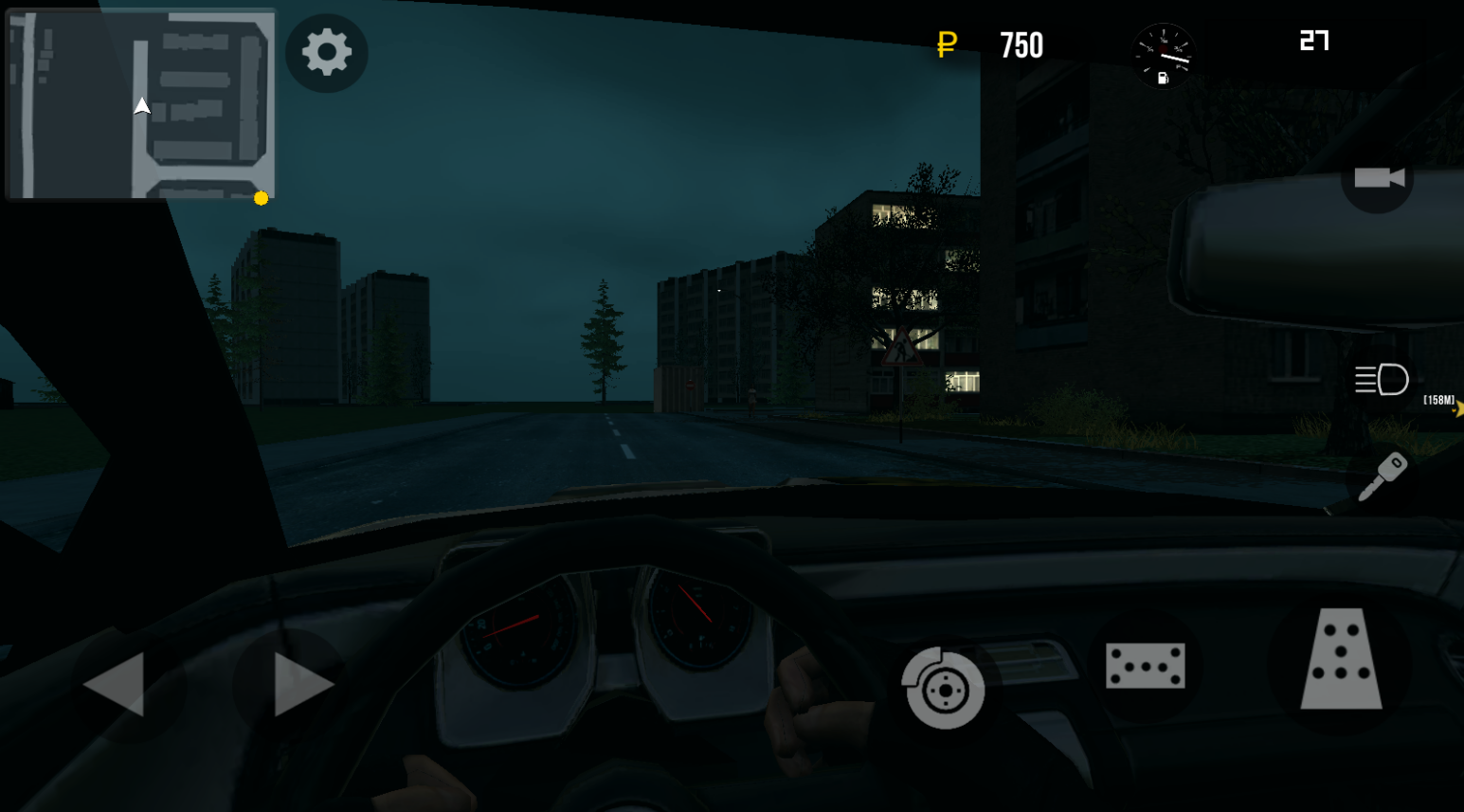Check the fuel gauge dial
The image size is (1464, 812).
[1164, 57]
